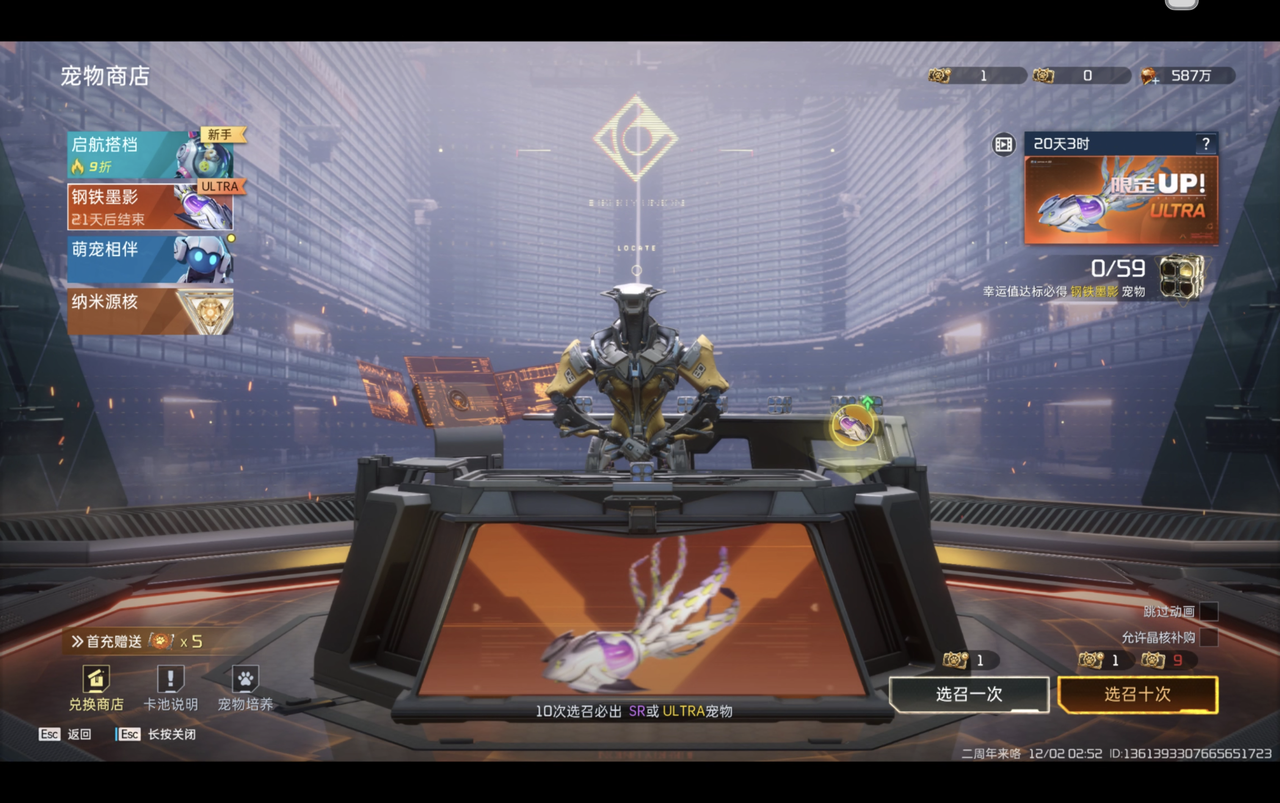Screen dimensions: 1280x803
Task: Summon ten times with 选召十次
Action: tap(1137, 694)
